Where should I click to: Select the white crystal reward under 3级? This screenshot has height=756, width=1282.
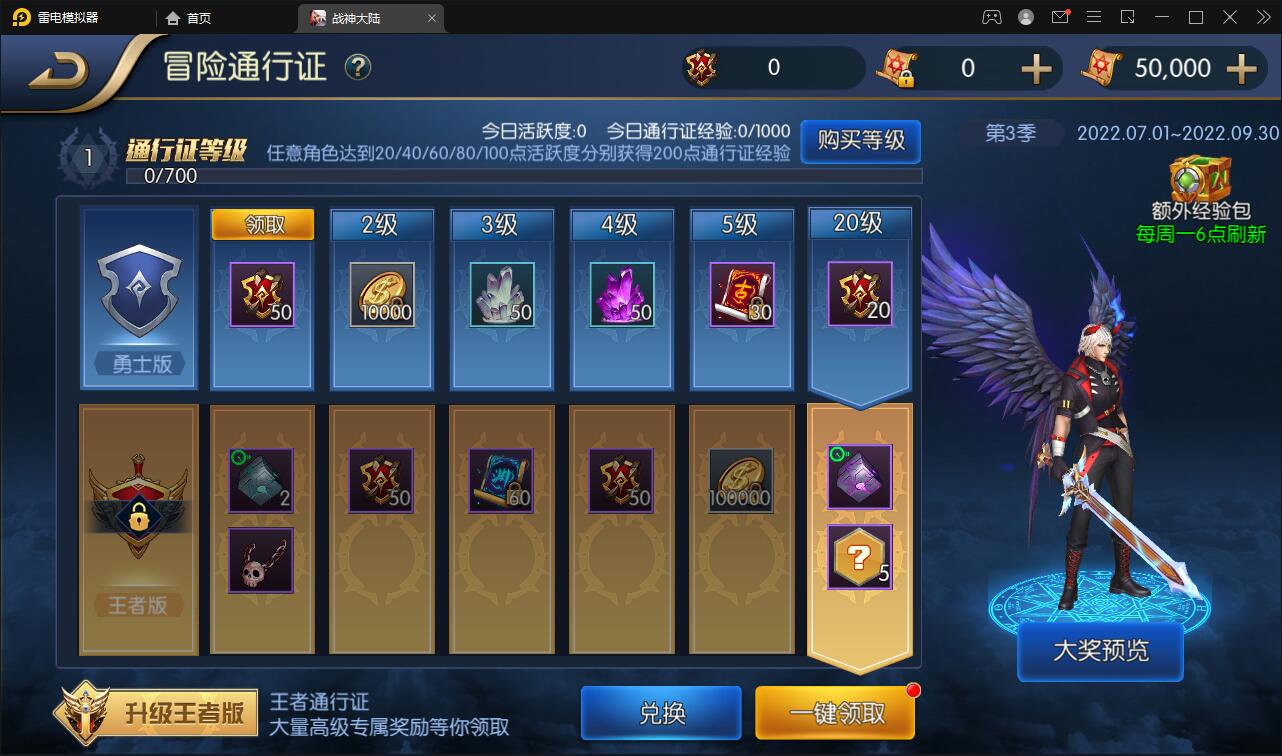[x=501, y=294]
